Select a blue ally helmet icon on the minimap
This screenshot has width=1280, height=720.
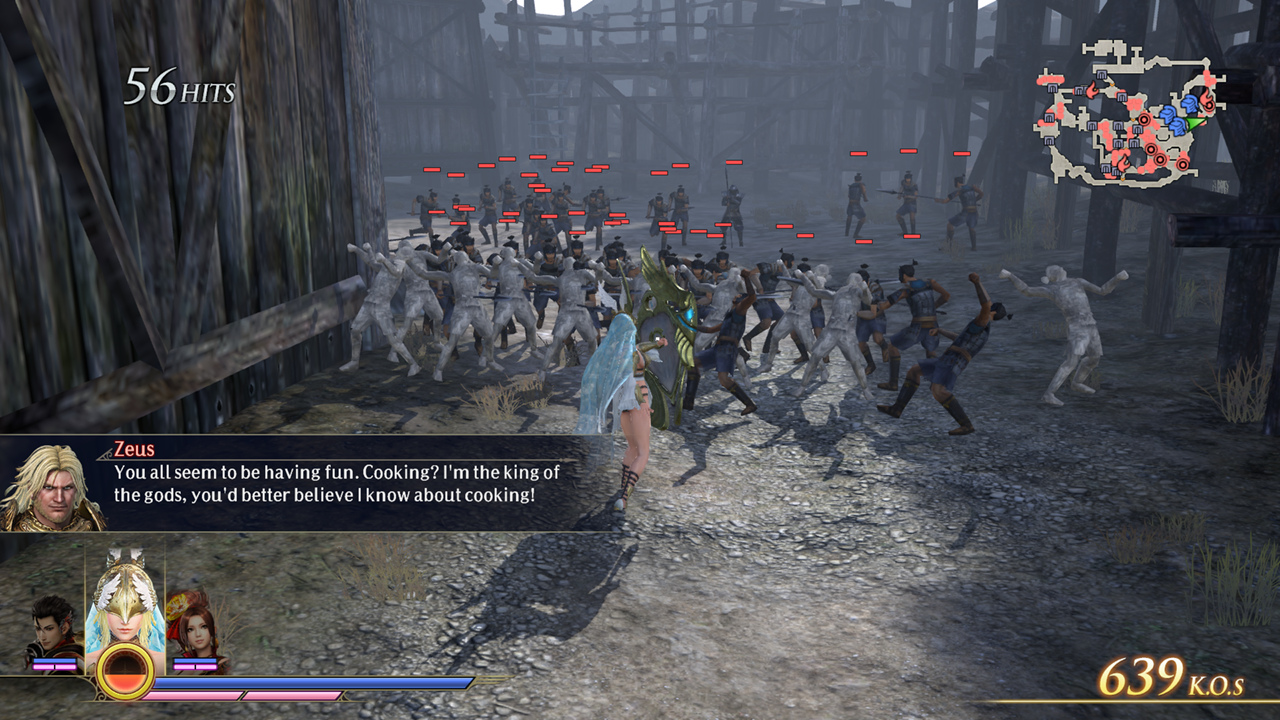tap(1189, 103)
